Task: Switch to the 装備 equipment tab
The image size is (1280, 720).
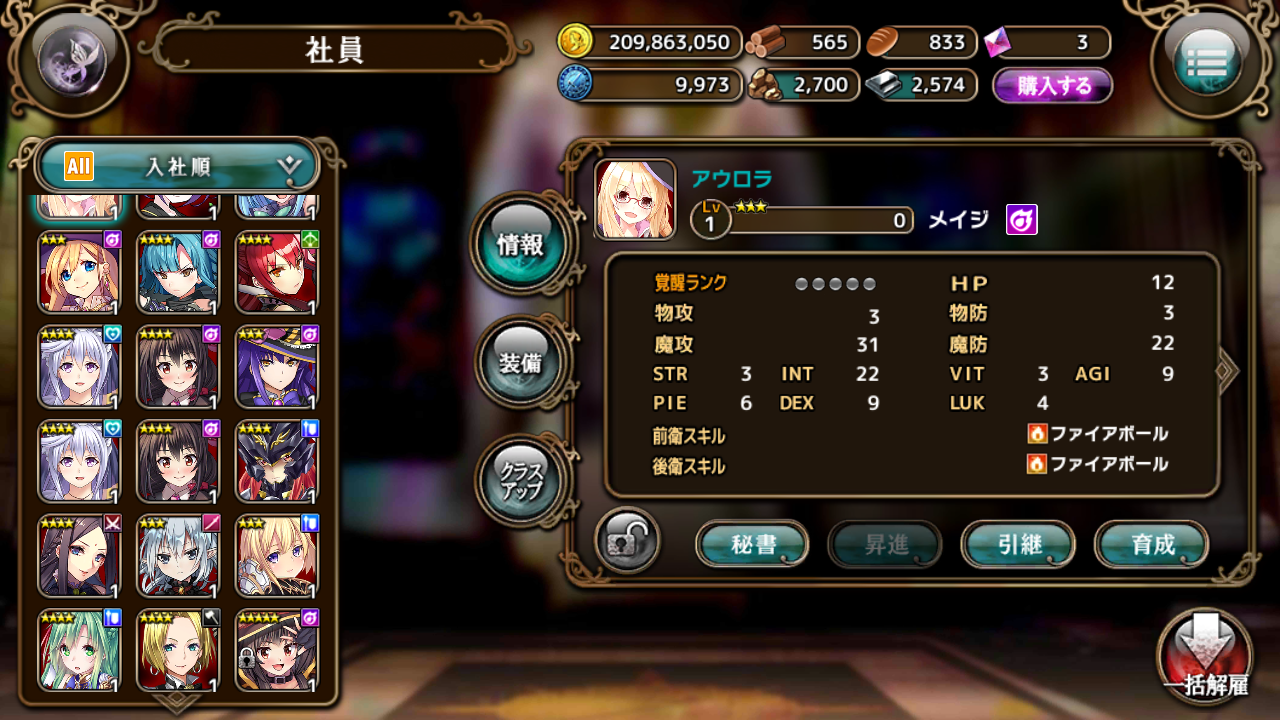Action: coord(522,360)
